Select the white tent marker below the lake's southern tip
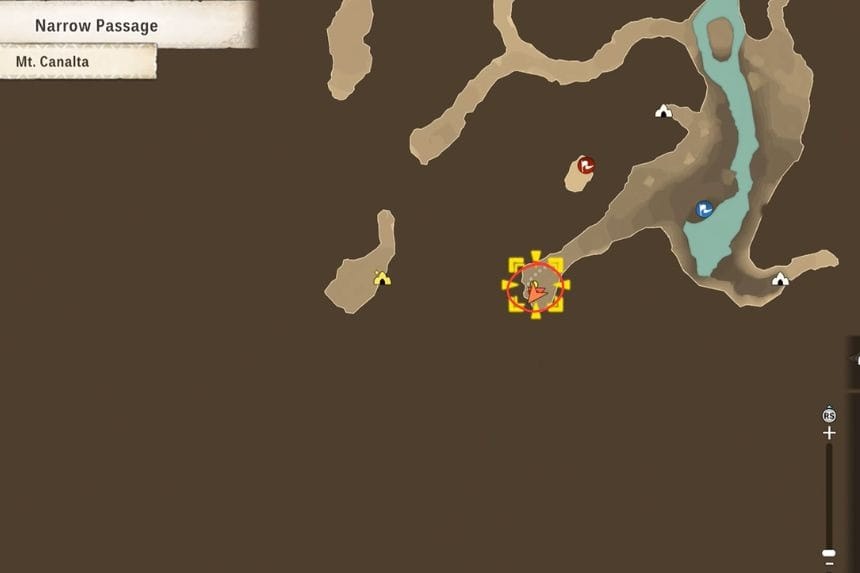 pos(780,279)
